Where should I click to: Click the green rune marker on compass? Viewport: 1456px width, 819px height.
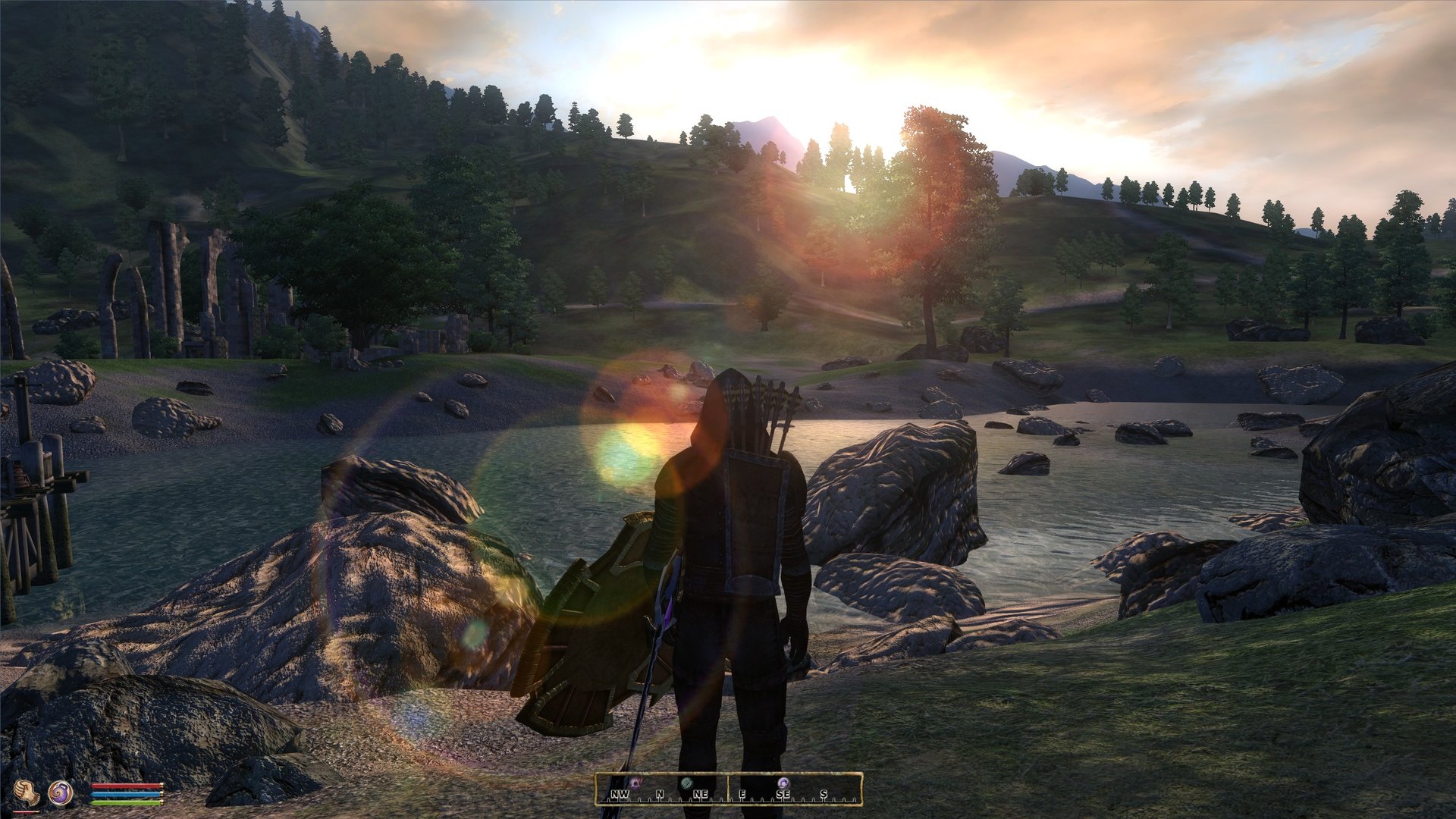pyautogui.click(x=687, y=782)
